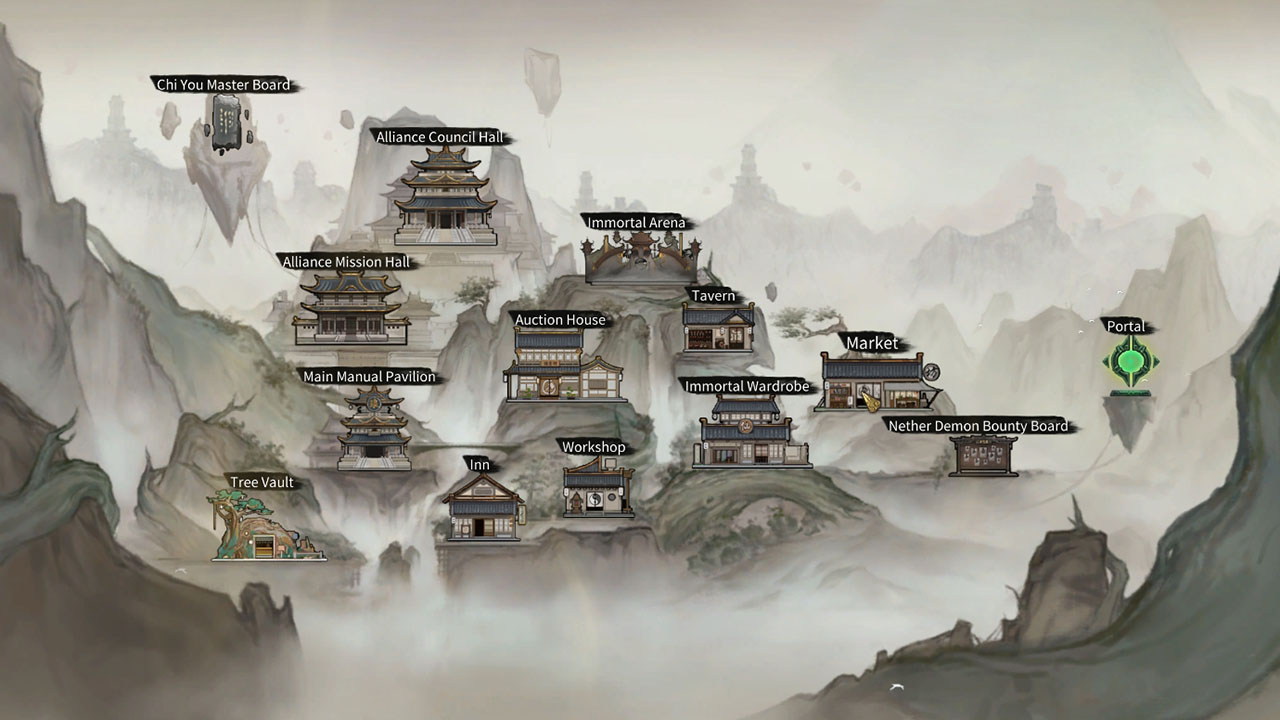The width and height of the screenshot is (1280, 720).
Task: Click the Portal text label
Action: (x=1126, y=326)
